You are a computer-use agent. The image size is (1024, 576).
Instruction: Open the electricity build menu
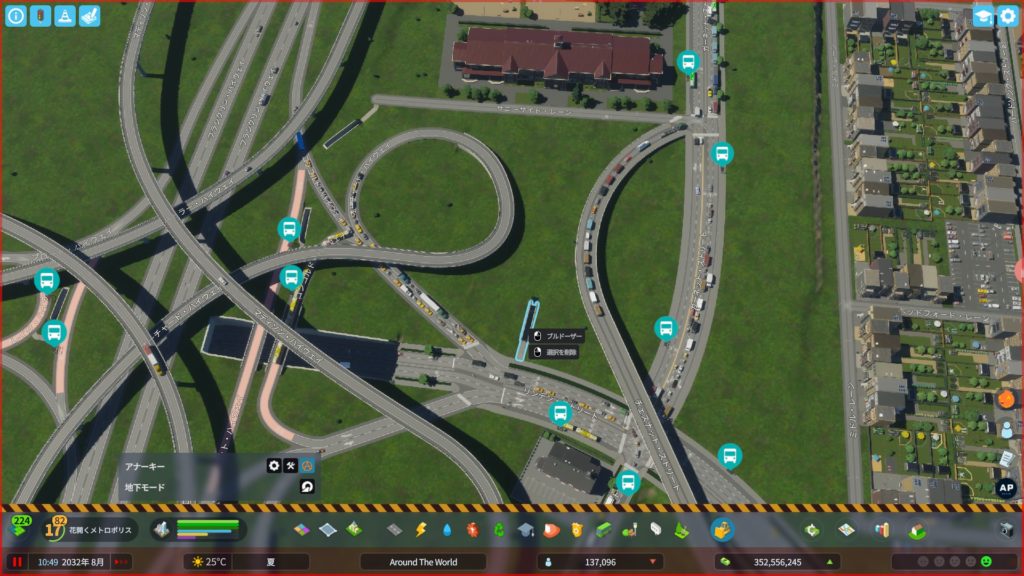click(421, 529)
